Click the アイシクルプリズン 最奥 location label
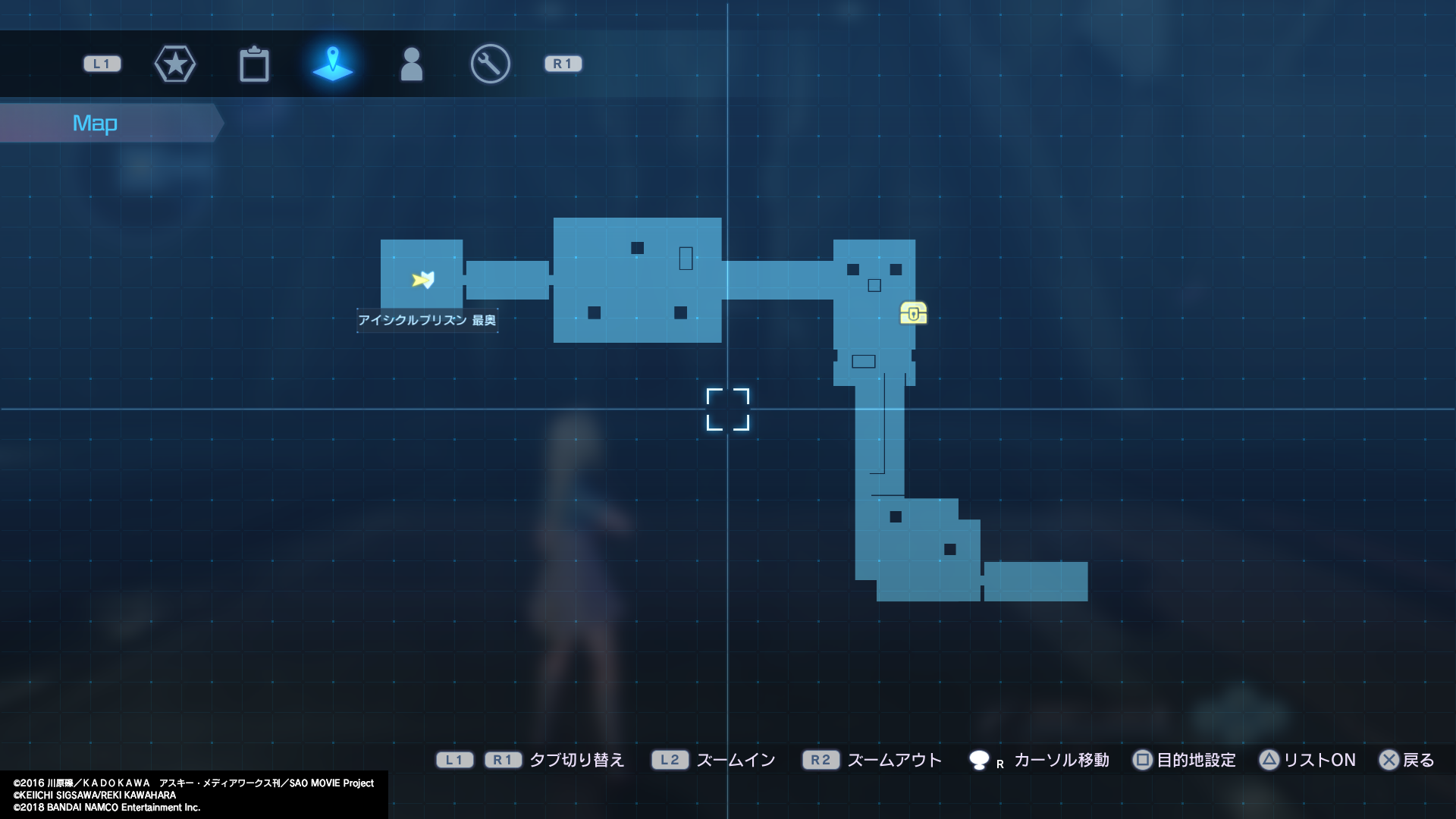The height and width of the screenshot is (819, 1456). pos(427,321)
